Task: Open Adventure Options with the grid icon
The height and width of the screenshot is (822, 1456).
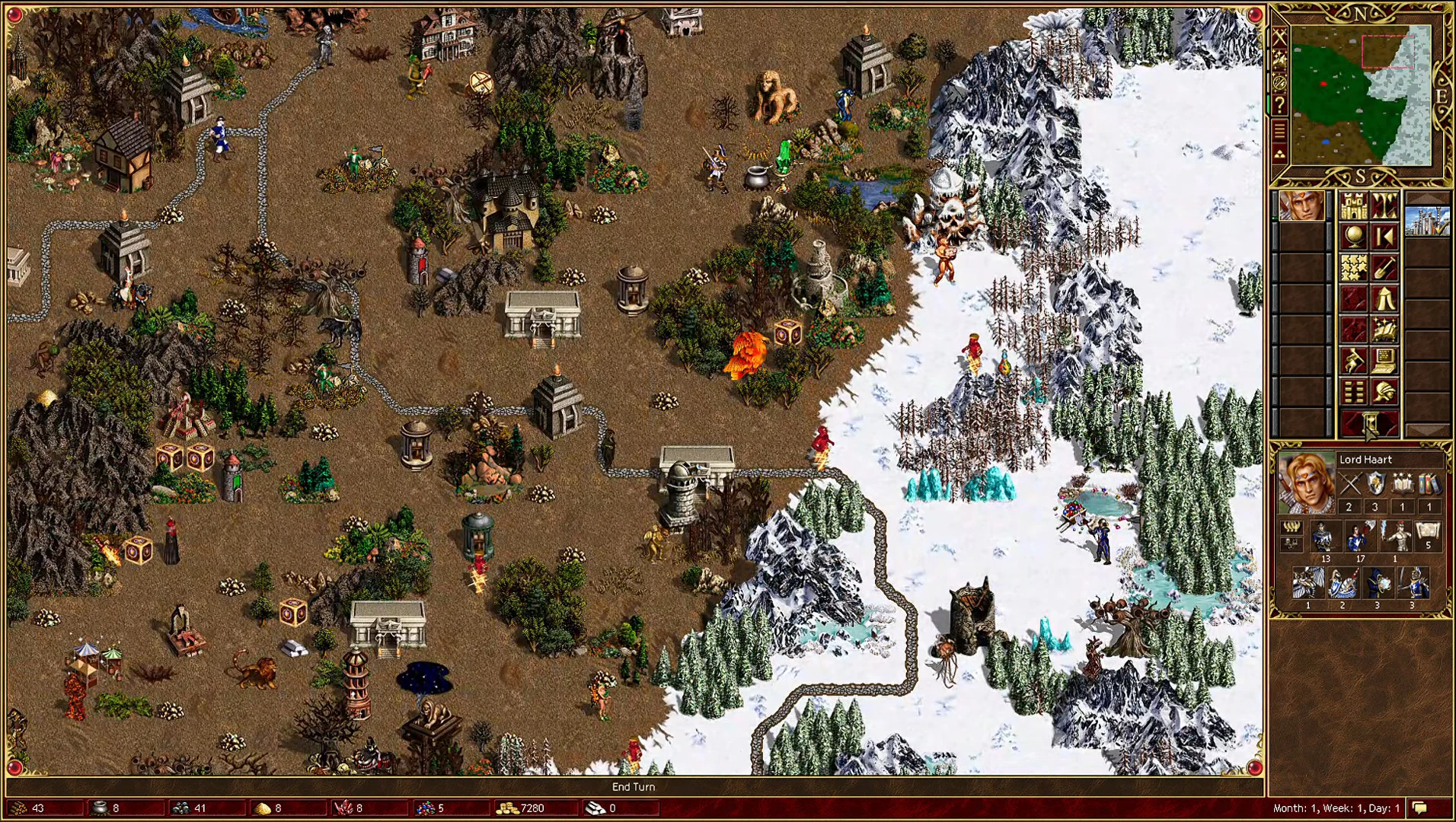Action: (1355, 390)
